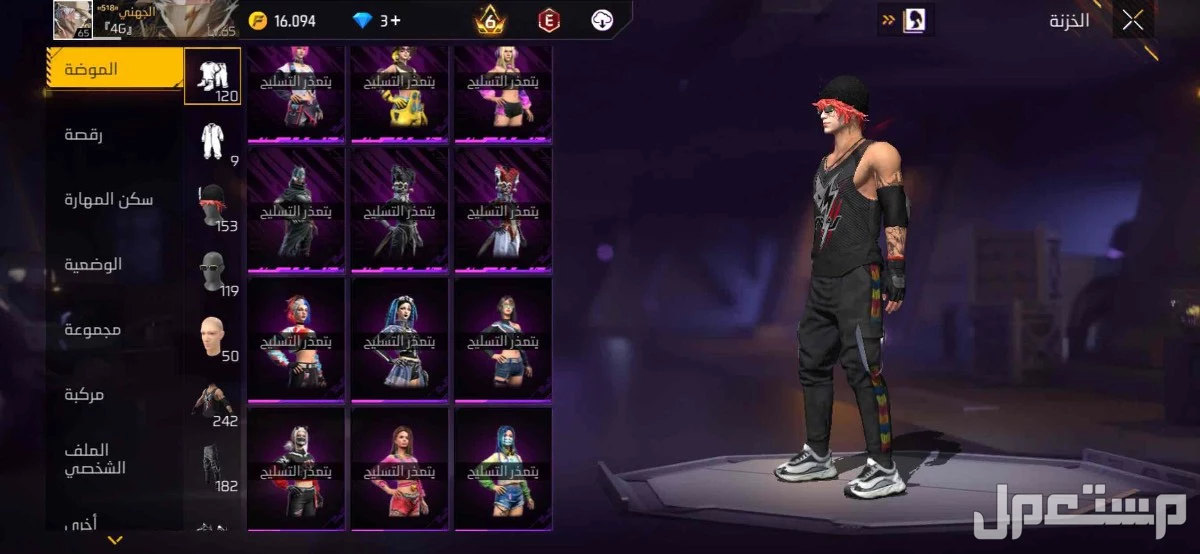Open the cloud download center icon
1200x554 pixels.
(602, 21)
